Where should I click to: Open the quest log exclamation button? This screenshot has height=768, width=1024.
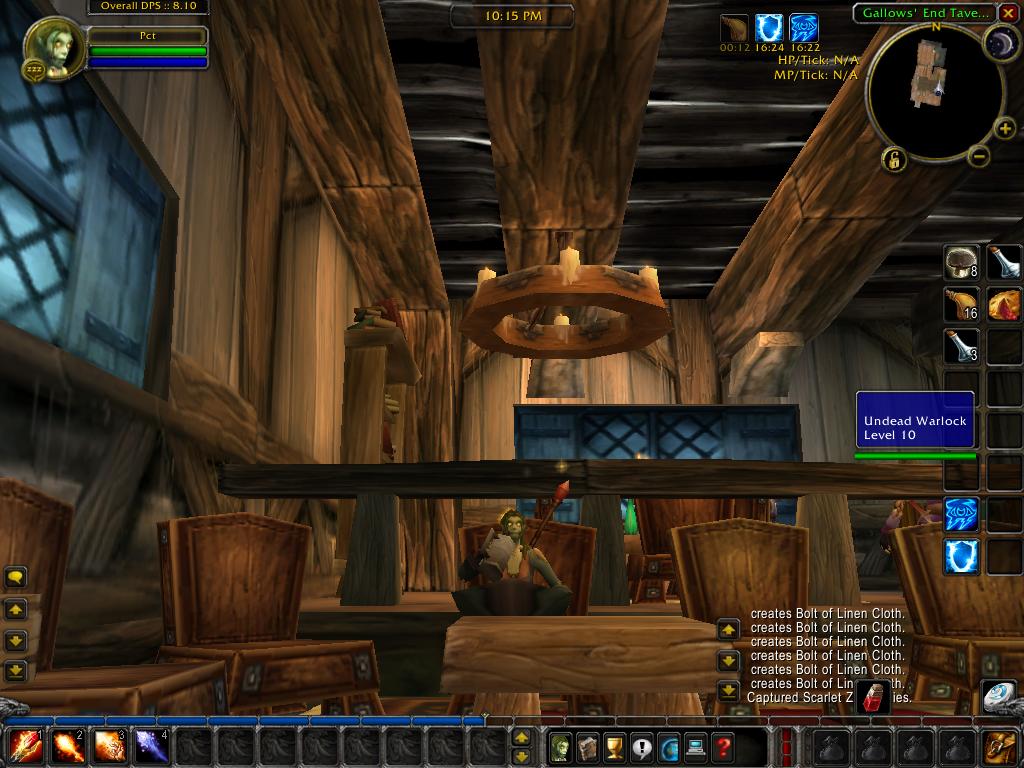[642, 746]
